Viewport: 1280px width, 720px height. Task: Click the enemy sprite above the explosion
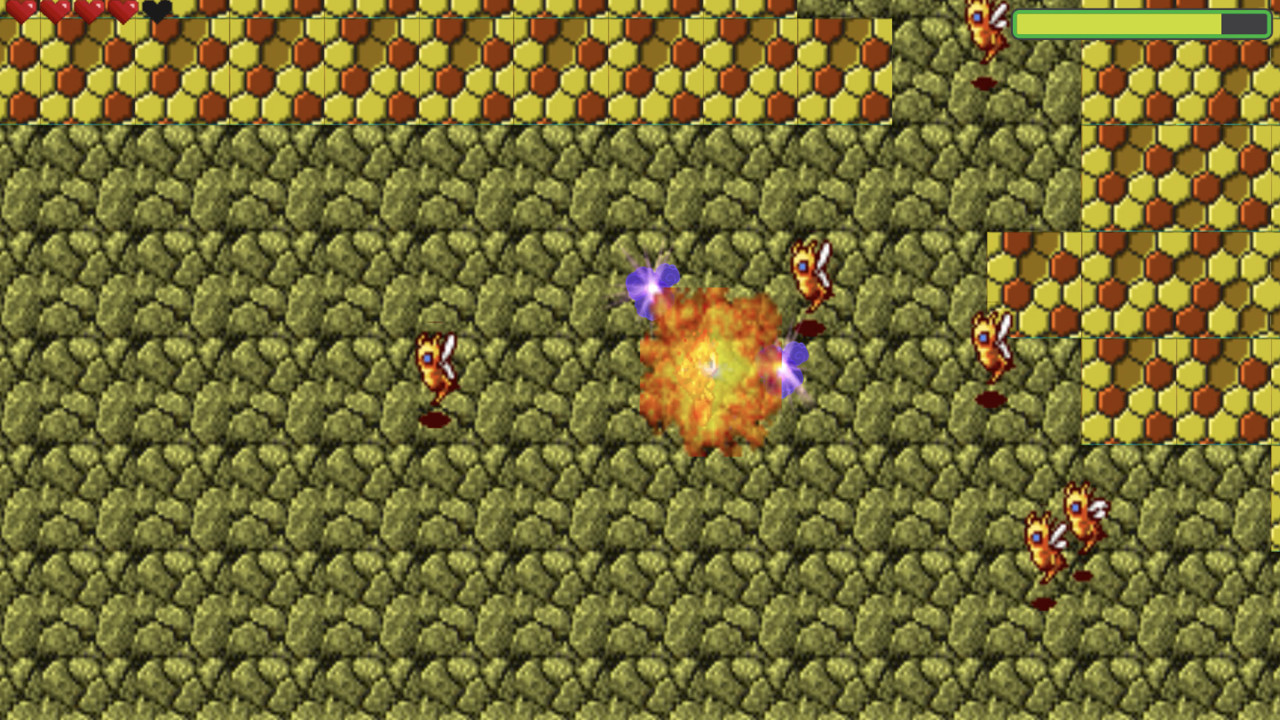pyautogui.click(x=808, y=275)
